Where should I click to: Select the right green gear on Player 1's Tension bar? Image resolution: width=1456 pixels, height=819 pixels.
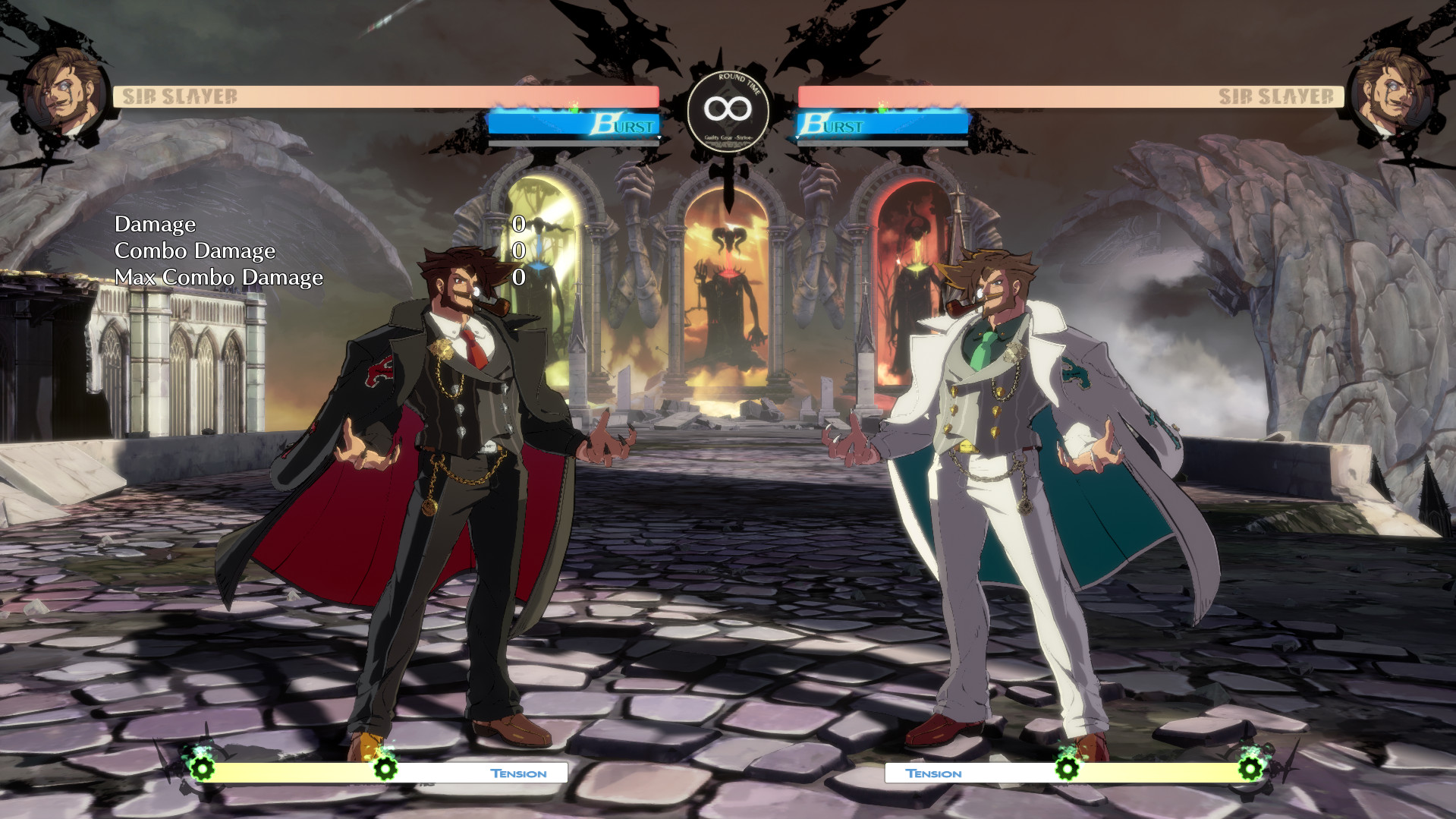click(385, 768)
